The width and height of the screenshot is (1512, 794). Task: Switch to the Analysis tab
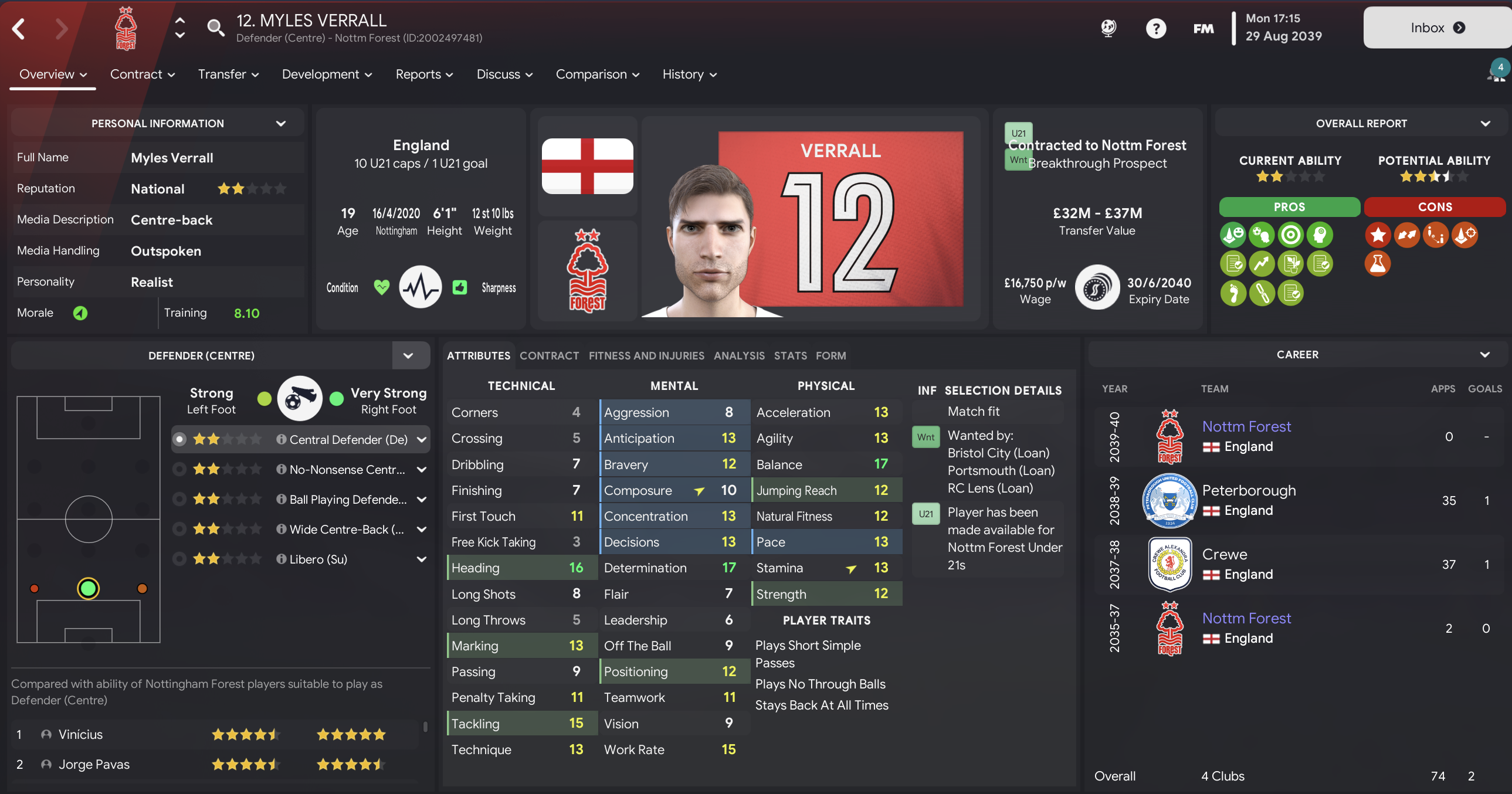(x=739, y=355)
